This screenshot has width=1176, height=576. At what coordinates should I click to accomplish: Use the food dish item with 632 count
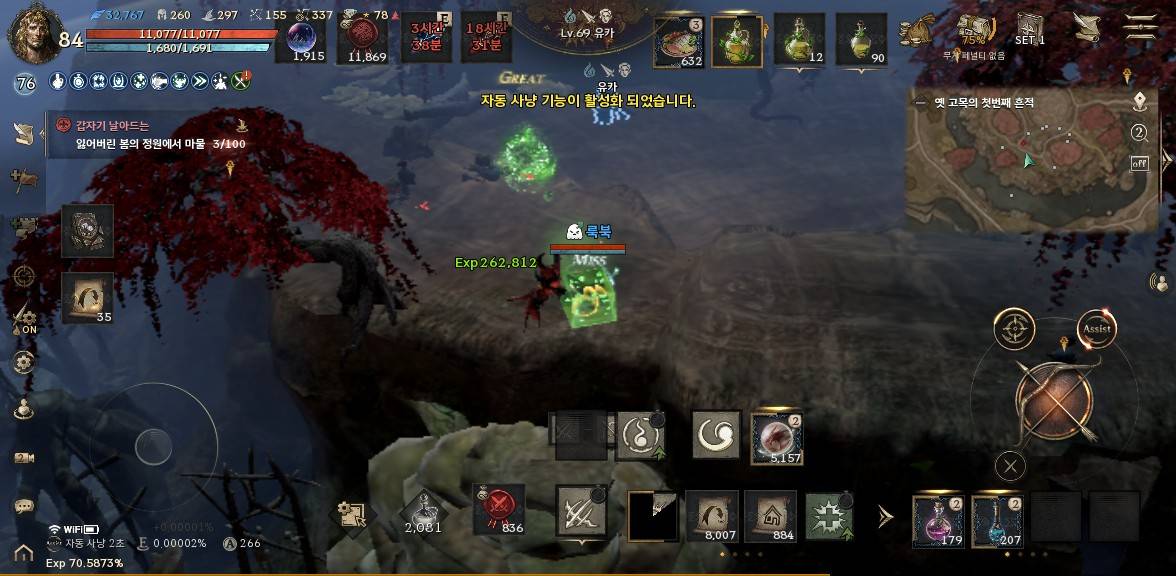click(x=679, y=40)
